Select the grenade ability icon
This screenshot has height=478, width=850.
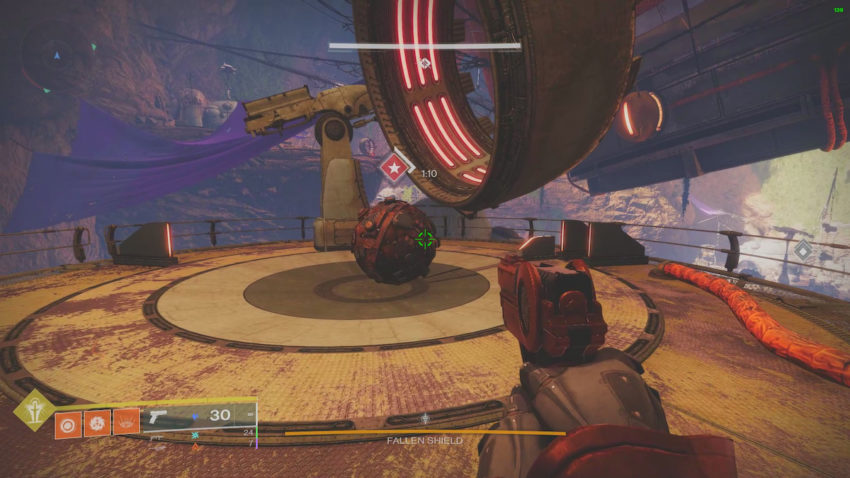[69, 423]
